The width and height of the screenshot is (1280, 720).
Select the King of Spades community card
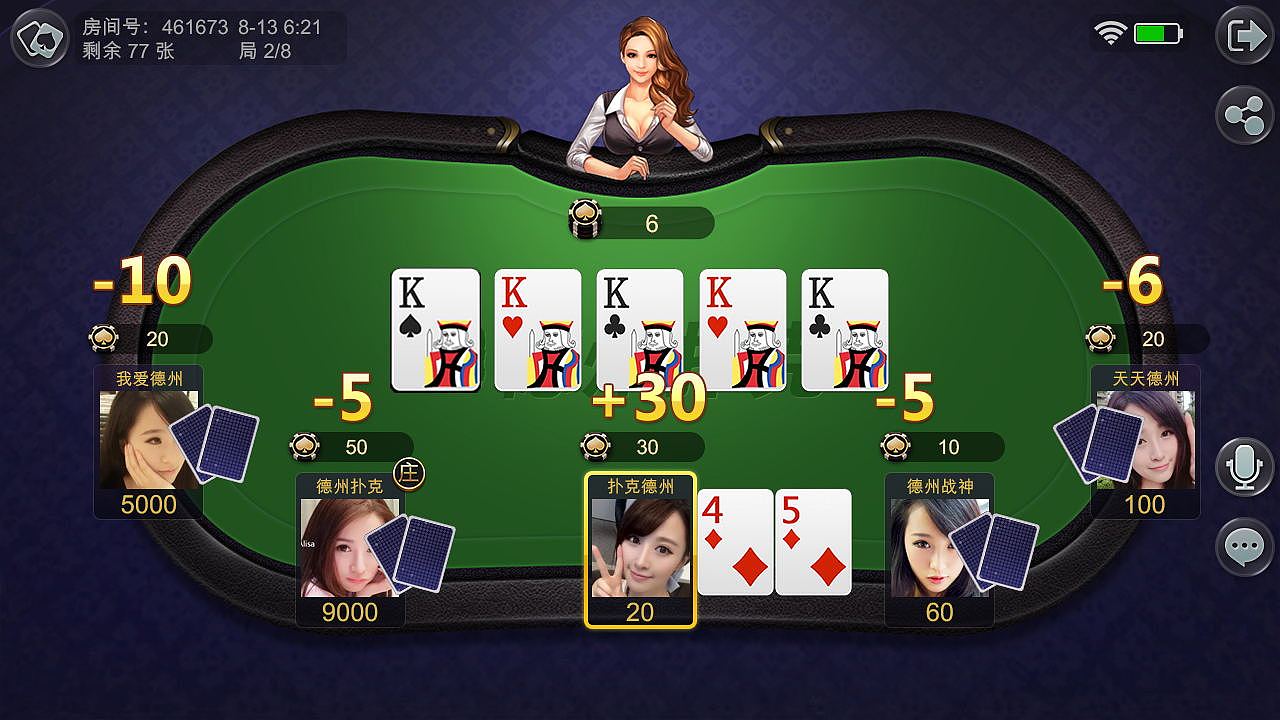436,330
